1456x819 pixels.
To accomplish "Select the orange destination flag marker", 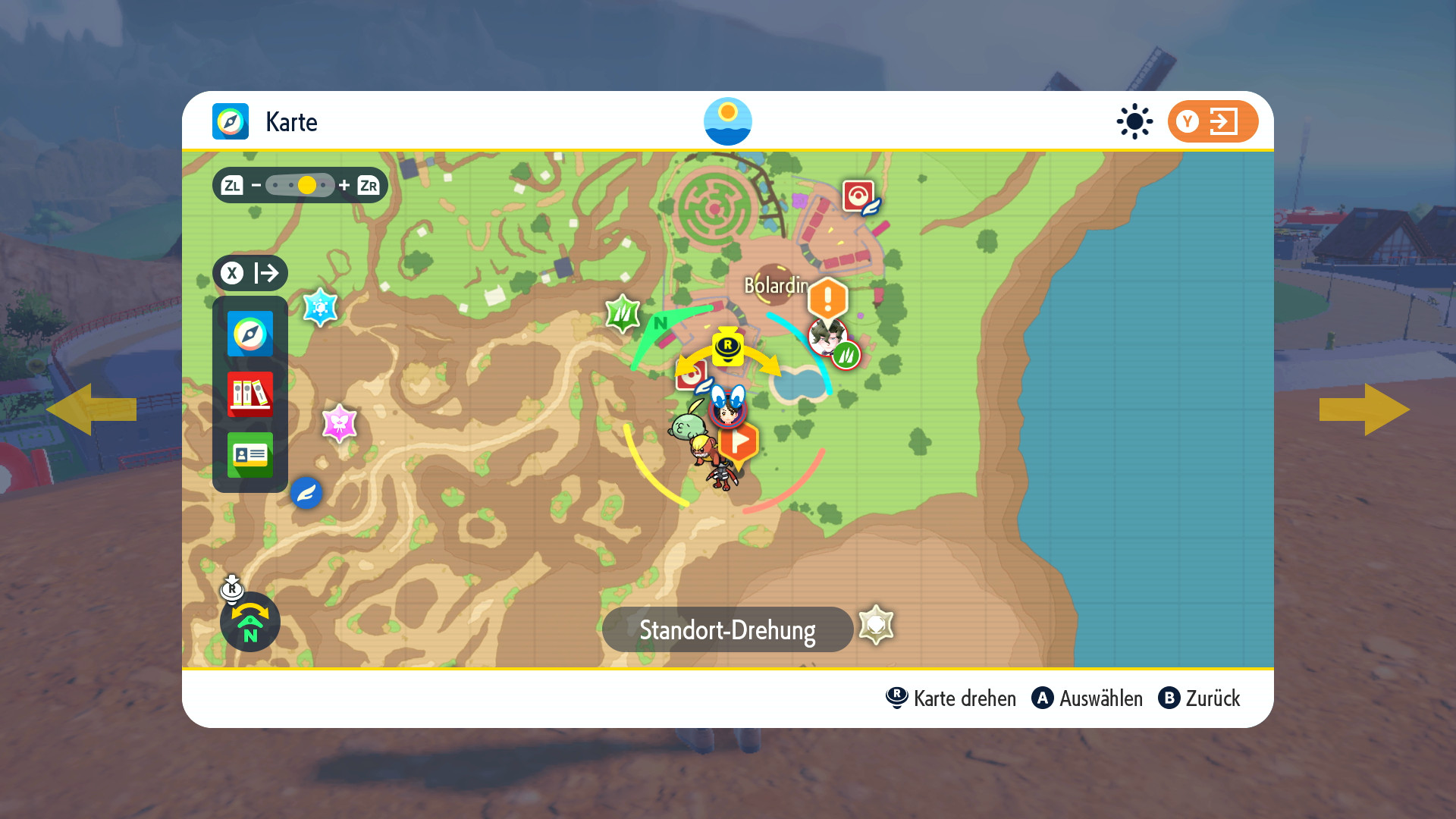I will pyautogui.click(x=739, y=441).
